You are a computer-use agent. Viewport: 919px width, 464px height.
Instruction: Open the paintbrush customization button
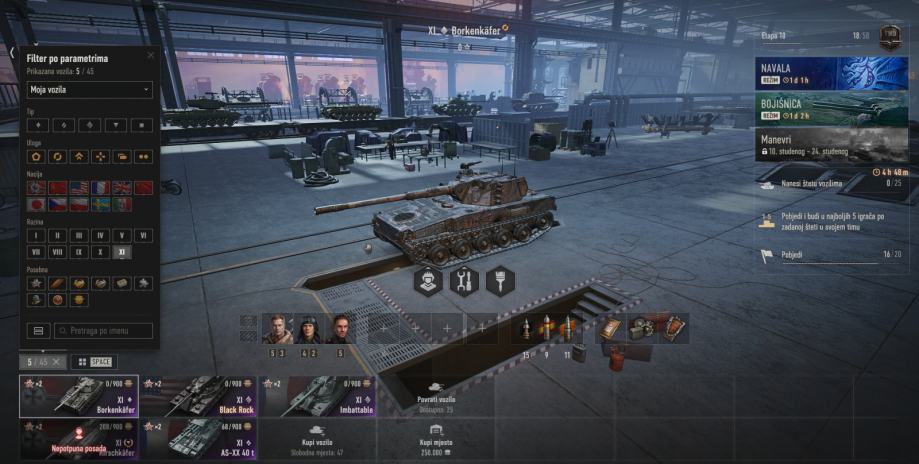[x=499, y=281]
